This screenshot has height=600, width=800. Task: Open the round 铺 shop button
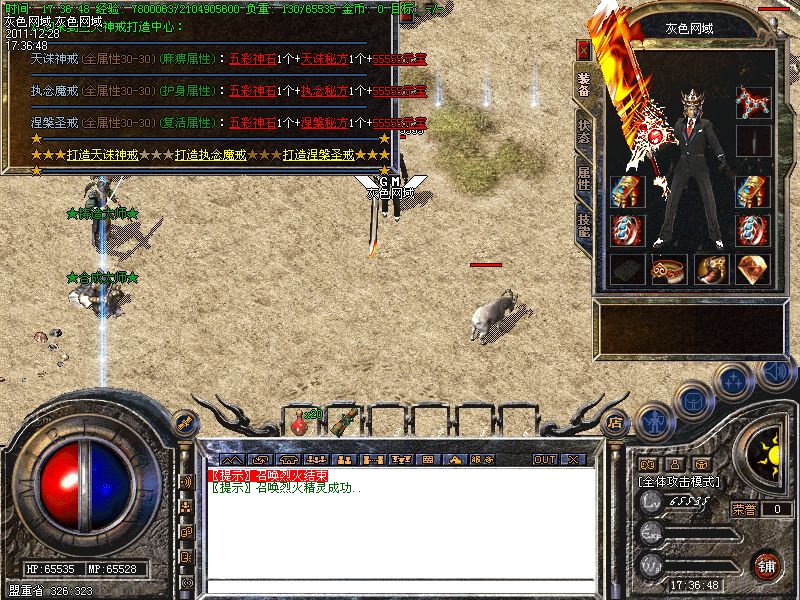(766, 565)
